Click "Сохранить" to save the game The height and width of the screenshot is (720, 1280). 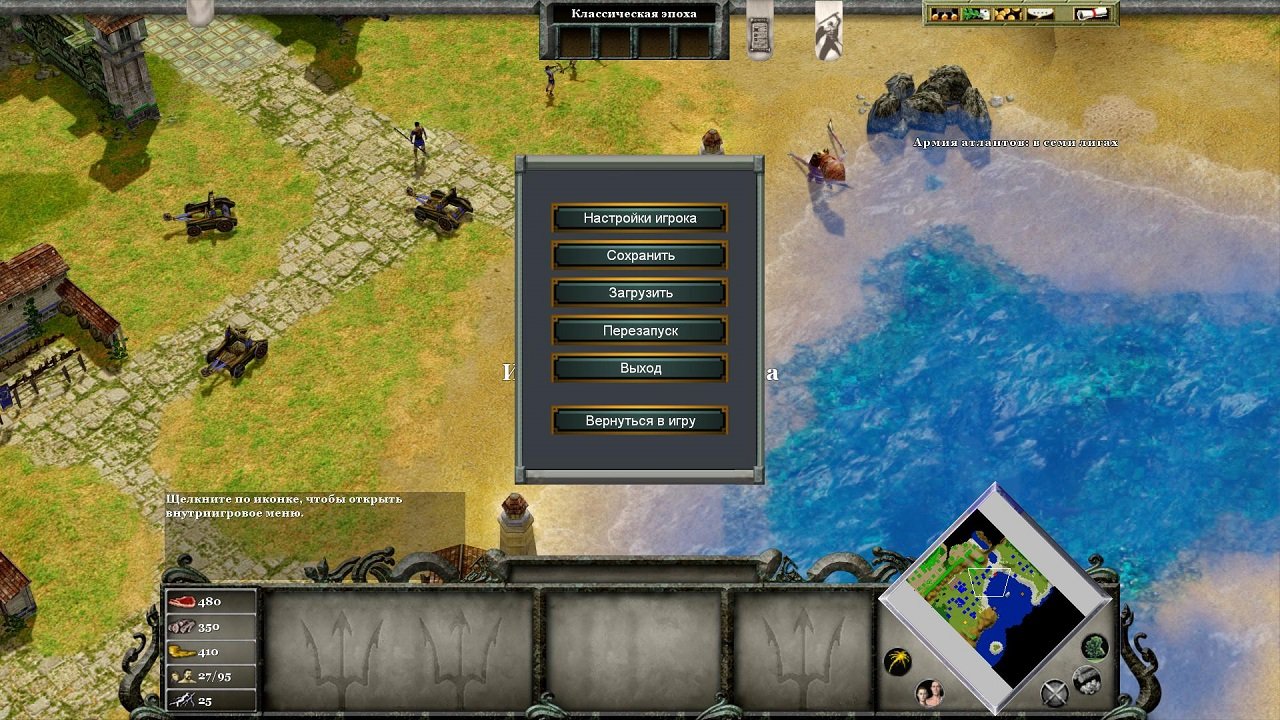click(639, 255)
